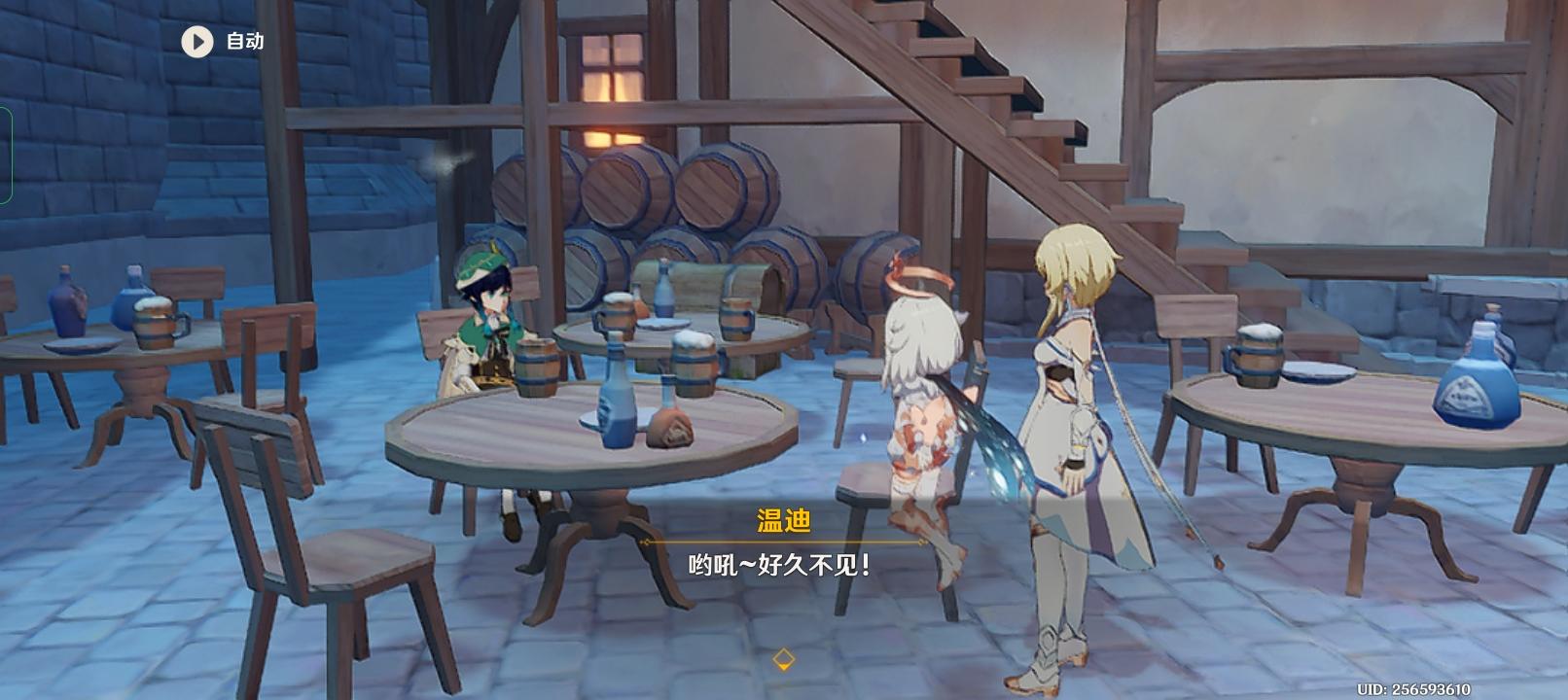Toggle the faint green bracket on left edge

pos(8,156)
